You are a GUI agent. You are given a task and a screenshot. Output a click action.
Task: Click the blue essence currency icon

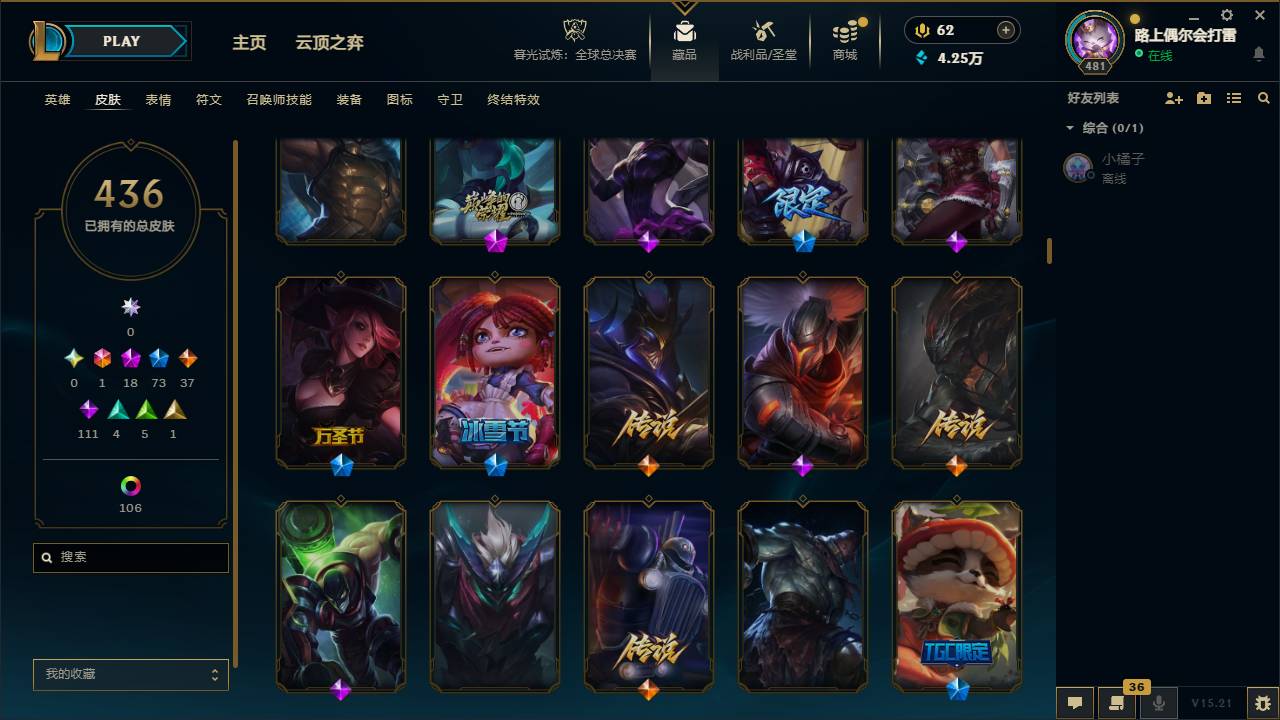920,58
